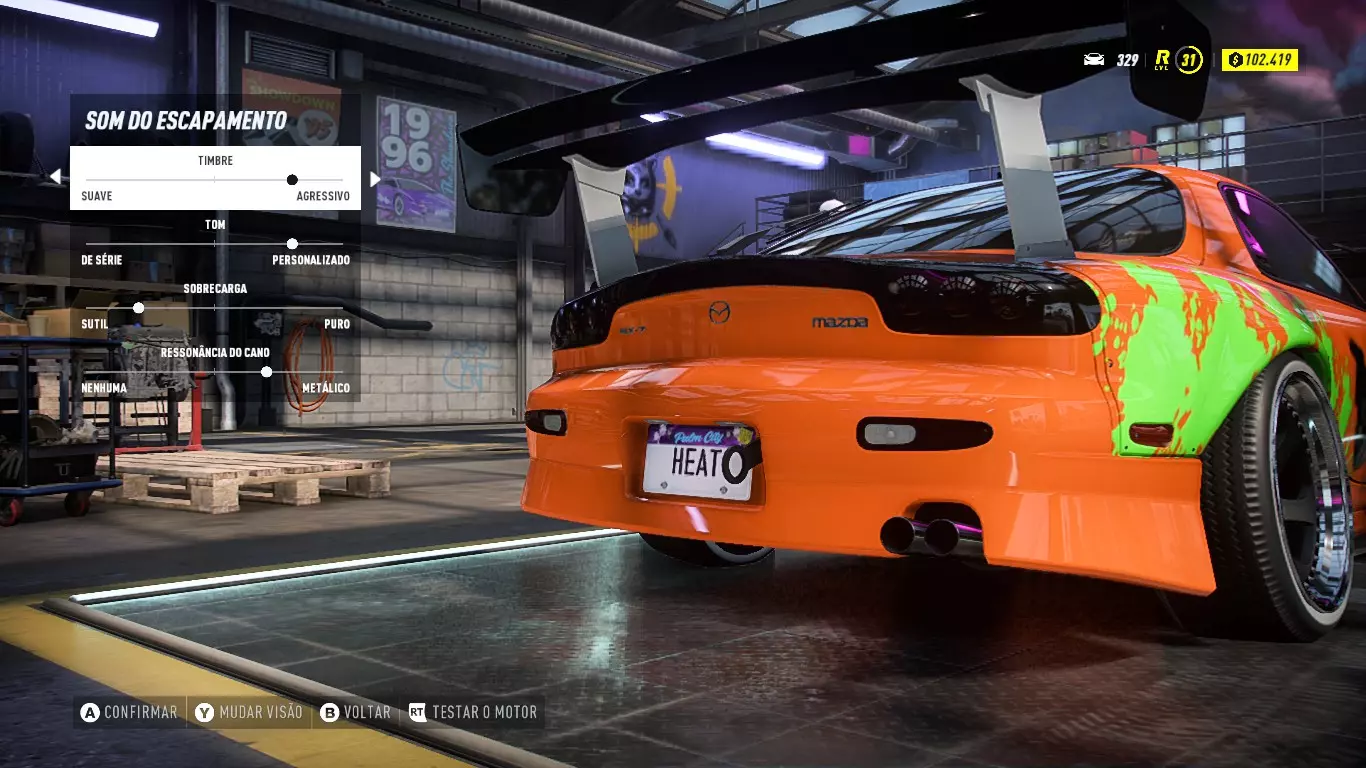Select the Timbre slider handle

tap(292, 180)
